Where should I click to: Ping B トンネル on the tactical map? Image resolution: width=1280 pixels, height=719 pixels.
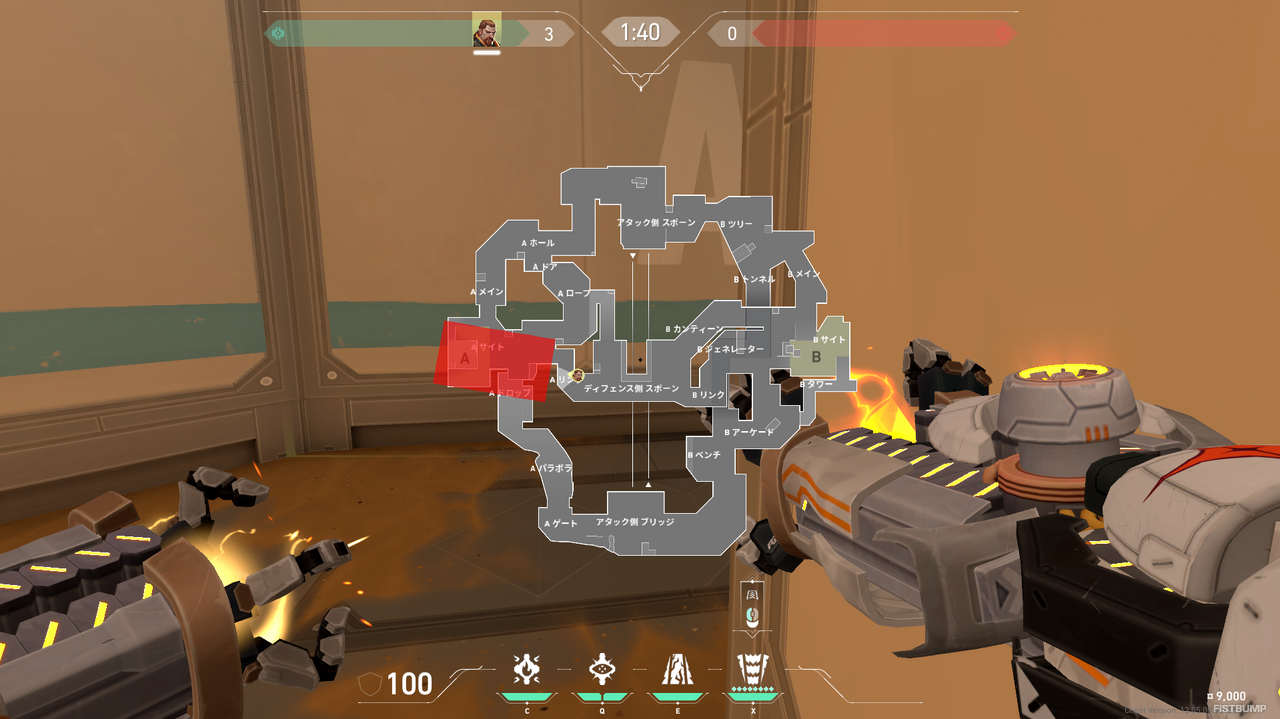pos(755,279)
